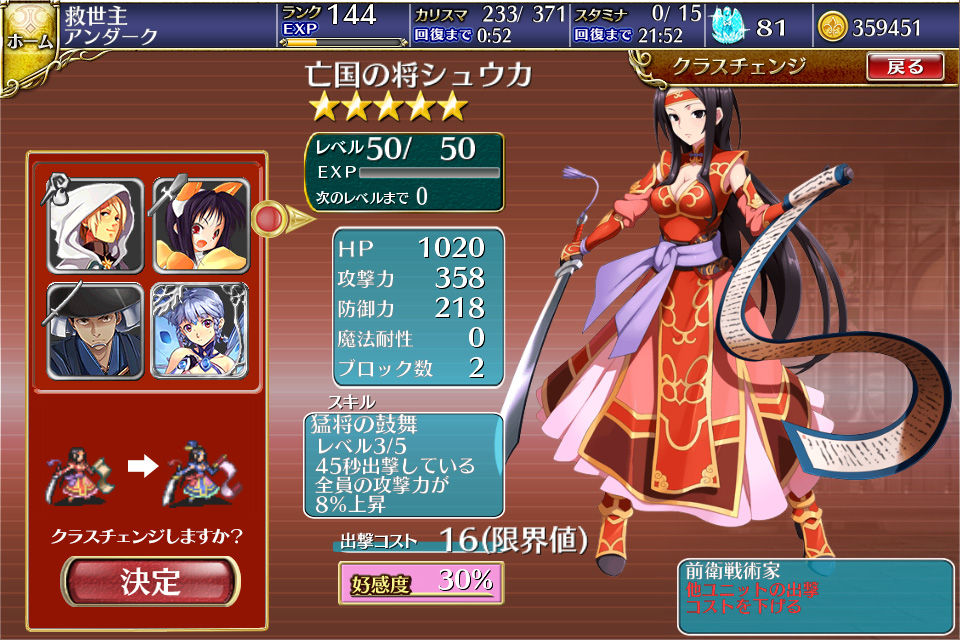
Task: Go back using the 戻る button
Action: point(904,67)
